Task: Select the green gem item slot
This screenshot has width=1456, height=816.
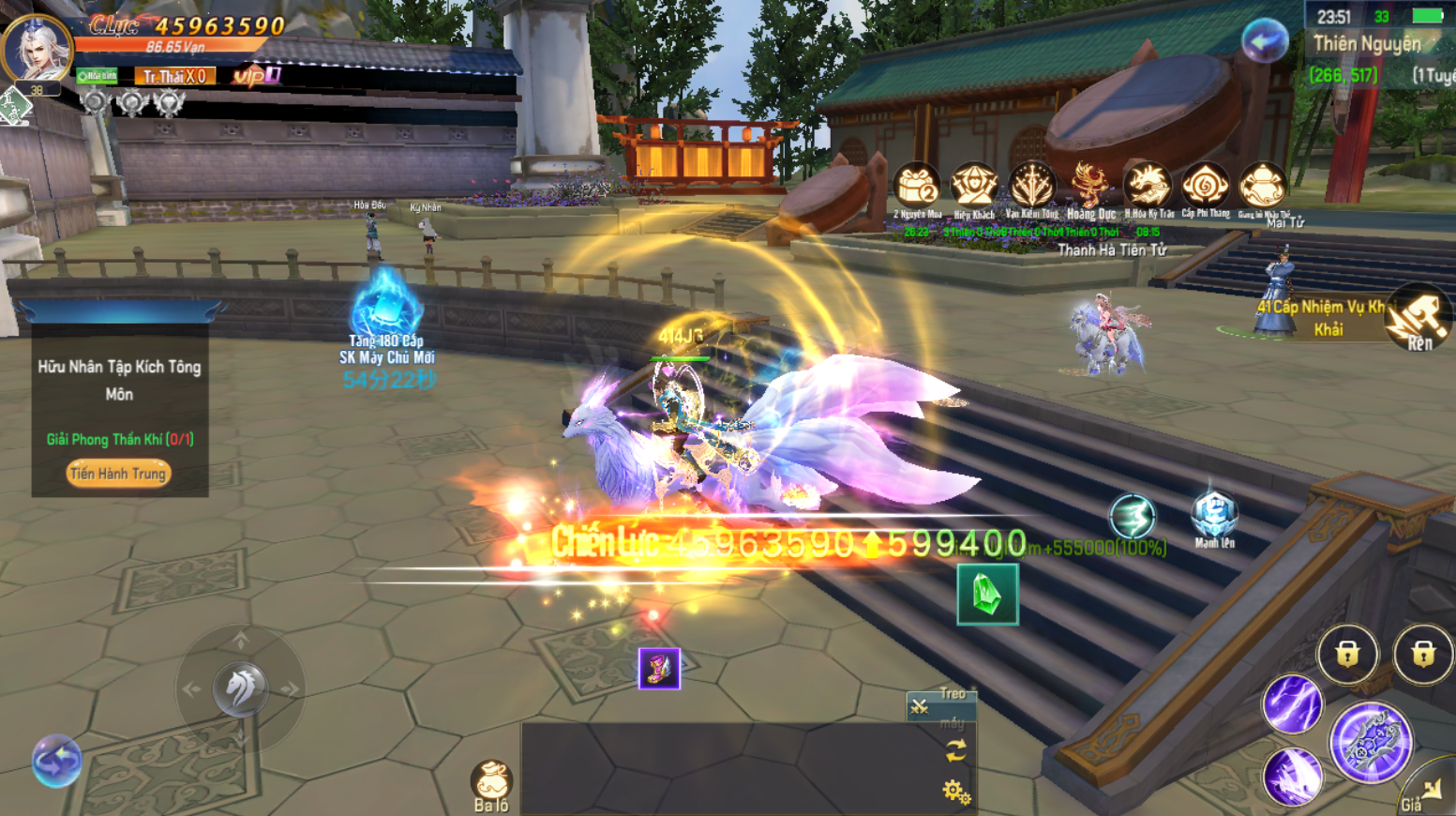Action: tap(987, 595)
